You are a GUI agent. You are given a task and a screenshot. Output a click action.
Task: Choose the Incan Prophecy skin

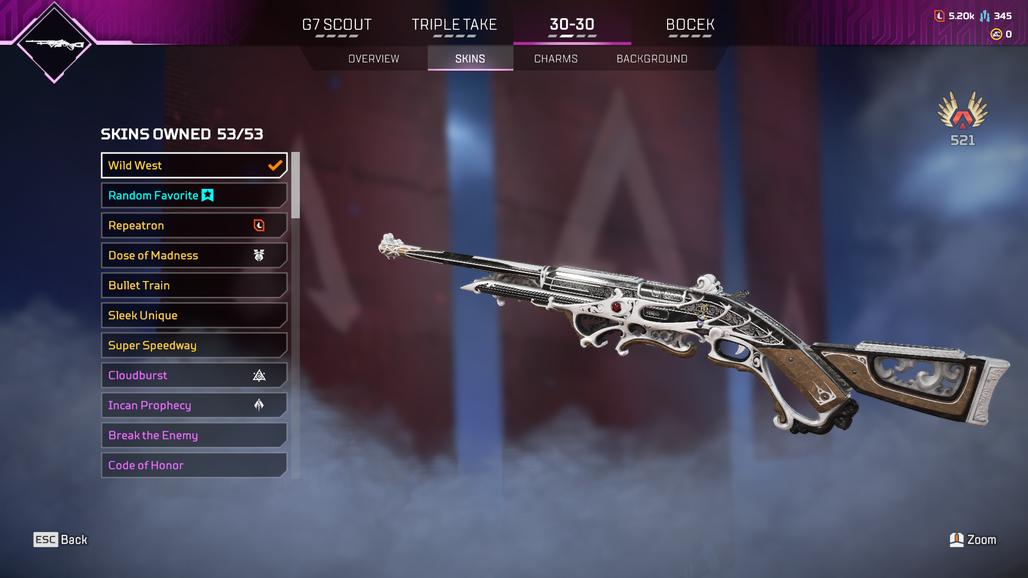click(194, 406)
